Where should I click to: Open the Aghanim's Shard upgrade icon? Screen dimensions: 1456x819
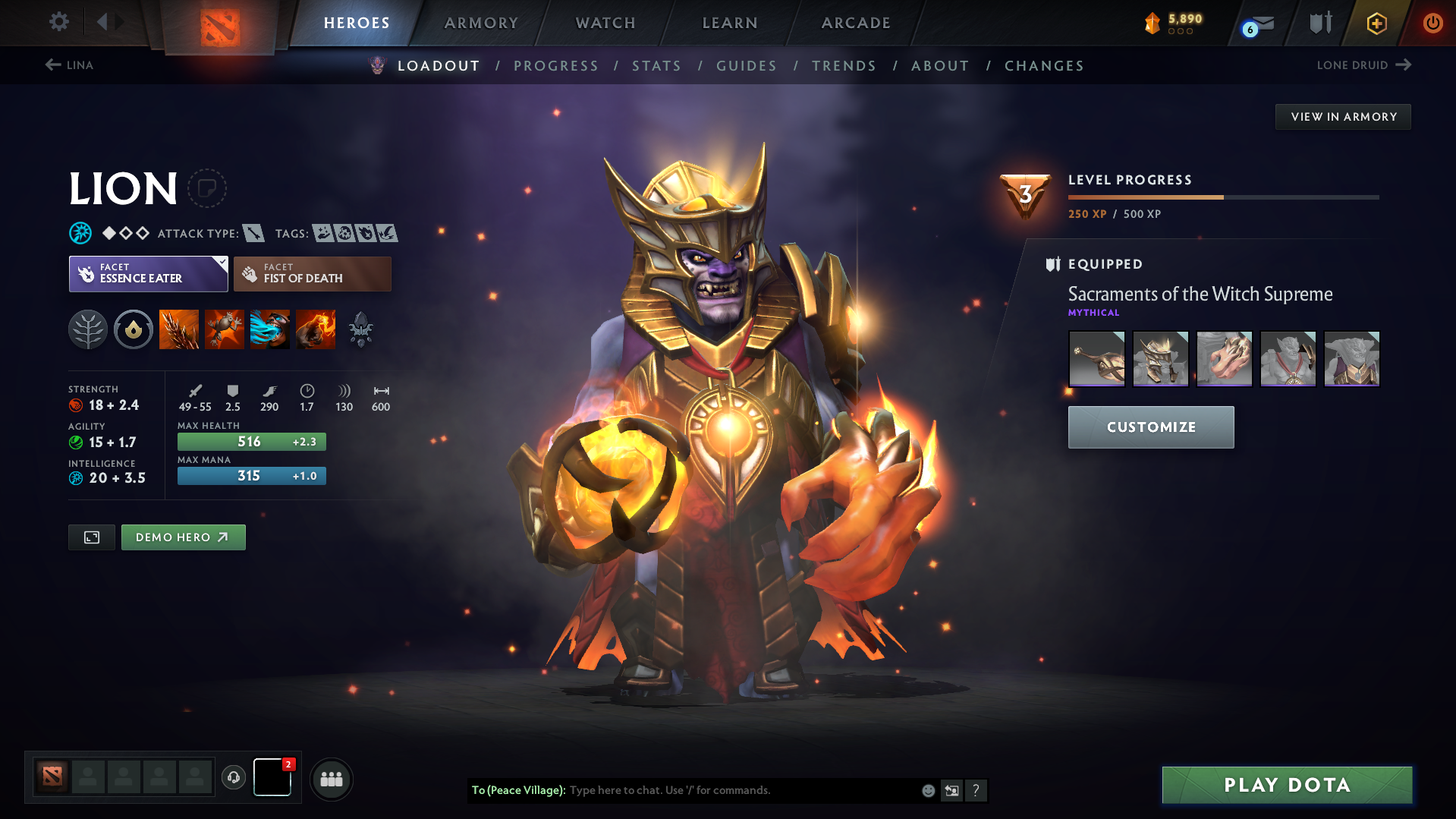tap(361, 329)
